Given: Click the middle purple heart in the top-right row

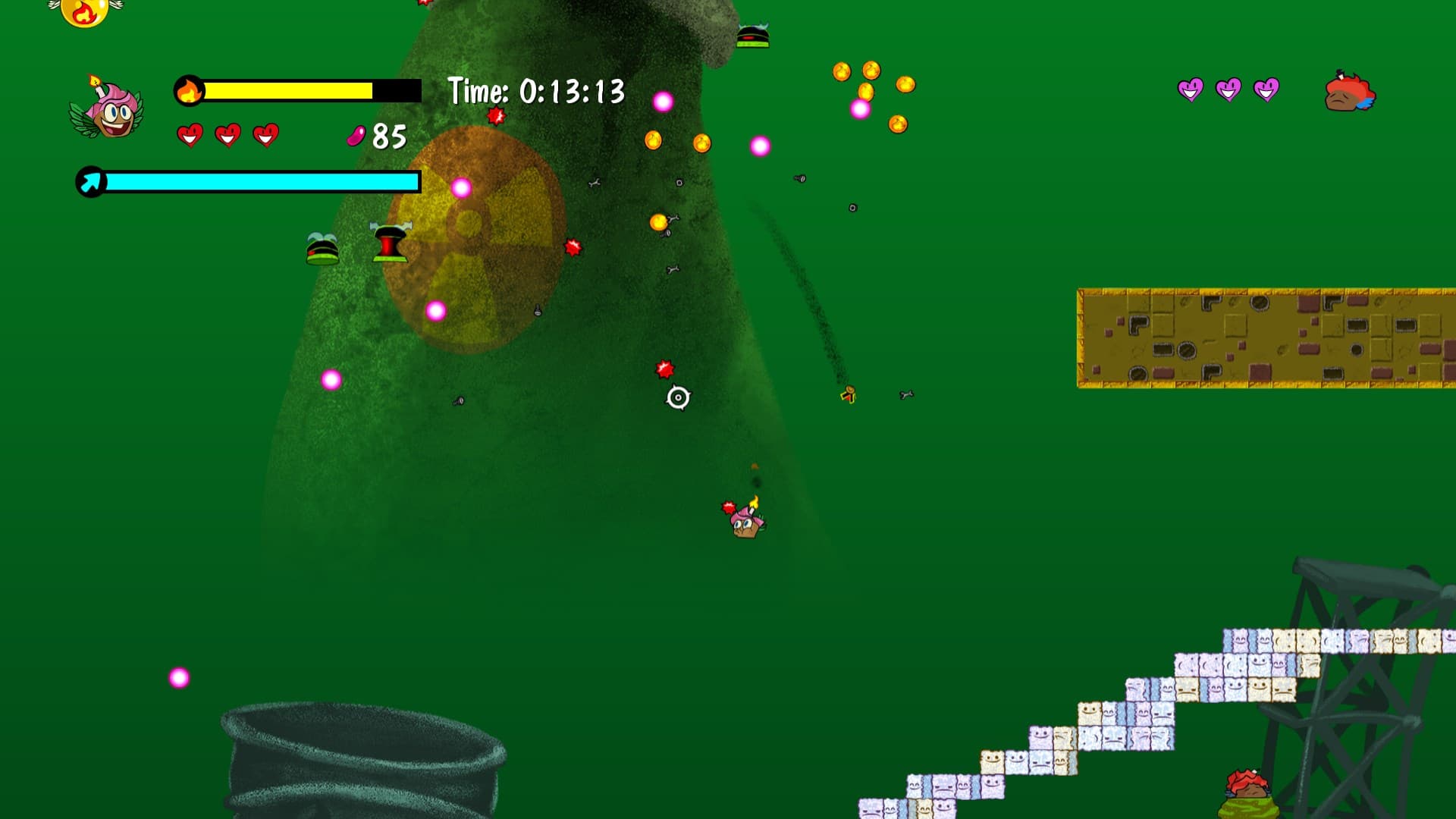Looking at the screenshot, I should 1227,89.
